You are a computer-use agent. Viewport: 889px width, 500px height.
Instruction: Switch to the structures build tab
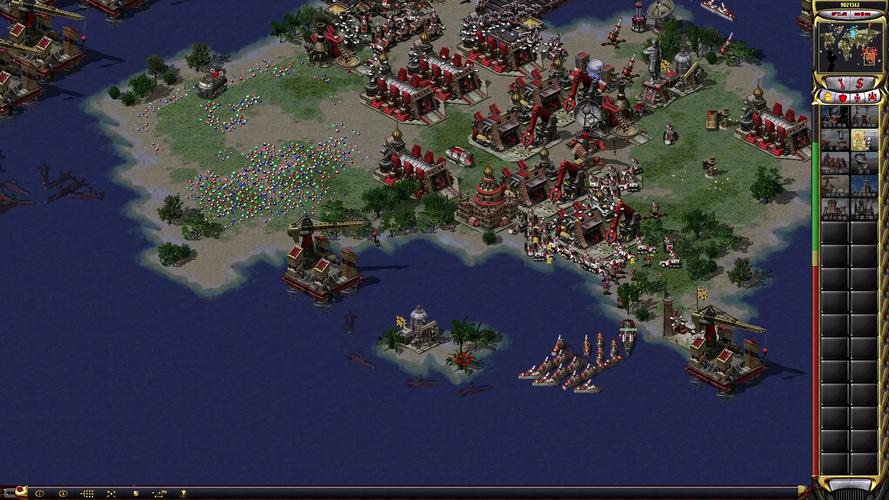tap(828, 97)
